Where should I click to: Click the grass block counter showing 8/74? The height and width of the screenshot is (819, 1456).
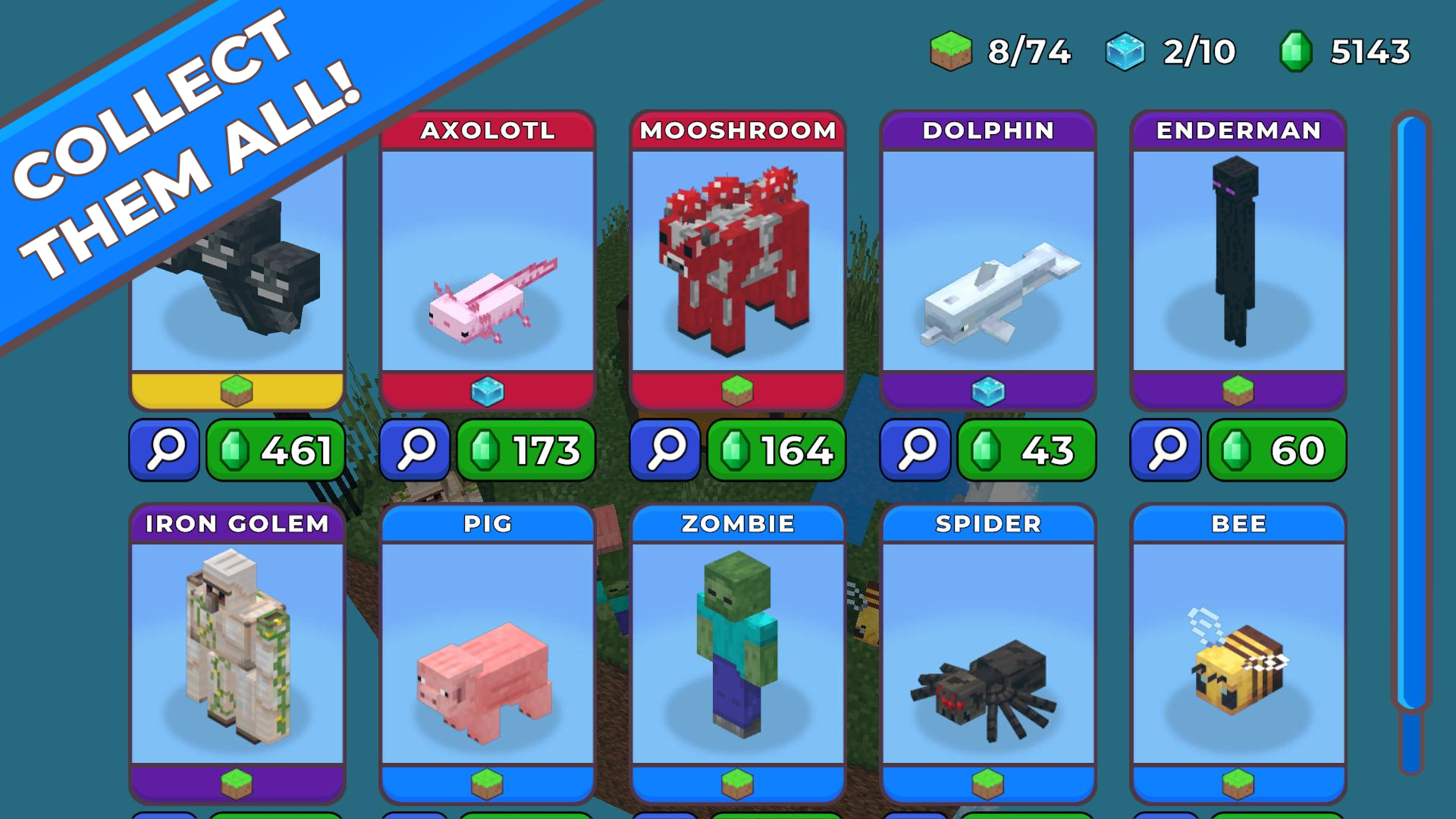point(1001,51)
